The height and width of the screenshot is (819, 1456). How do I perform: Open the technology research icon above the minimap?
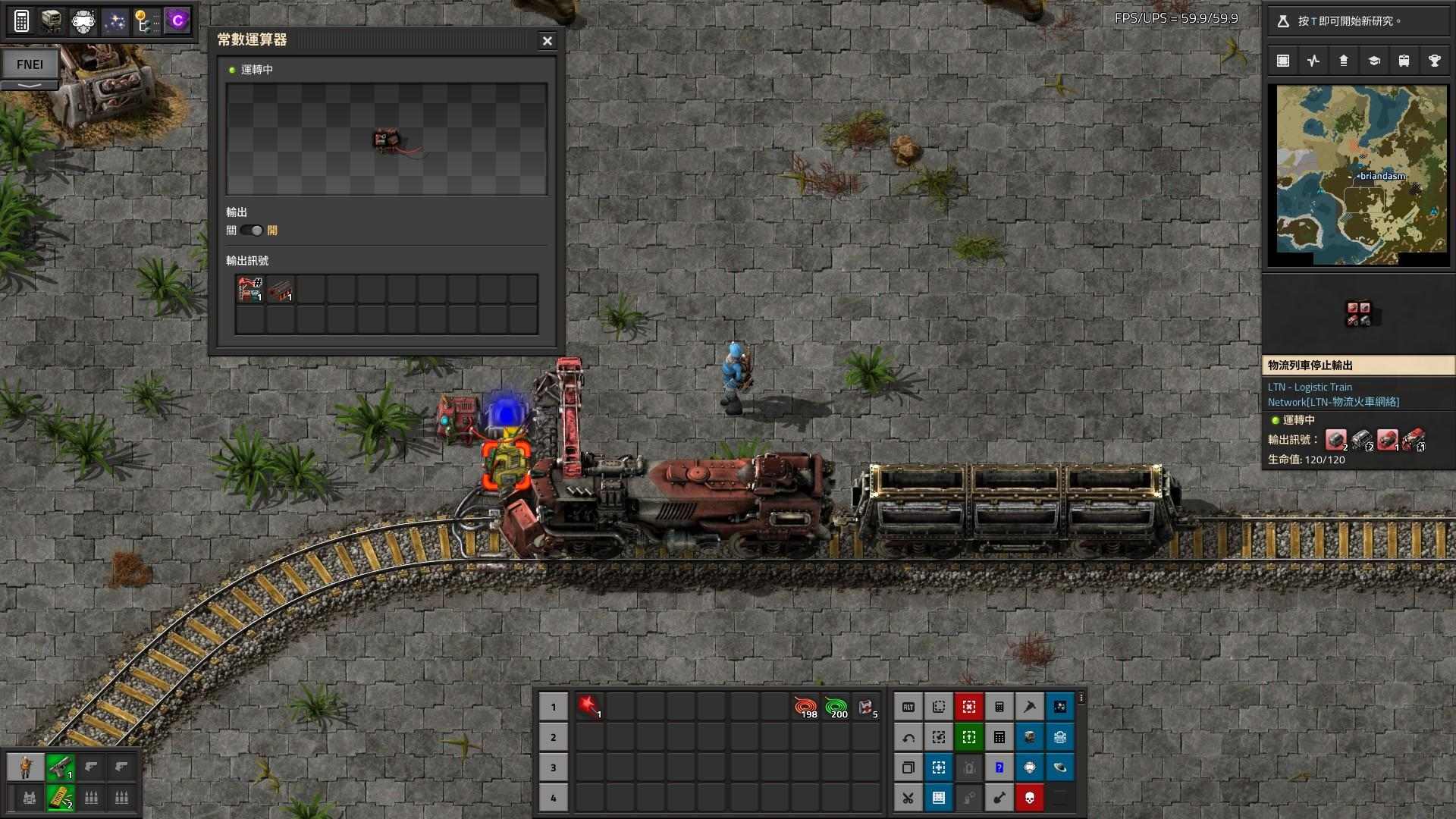point(1374,61)
